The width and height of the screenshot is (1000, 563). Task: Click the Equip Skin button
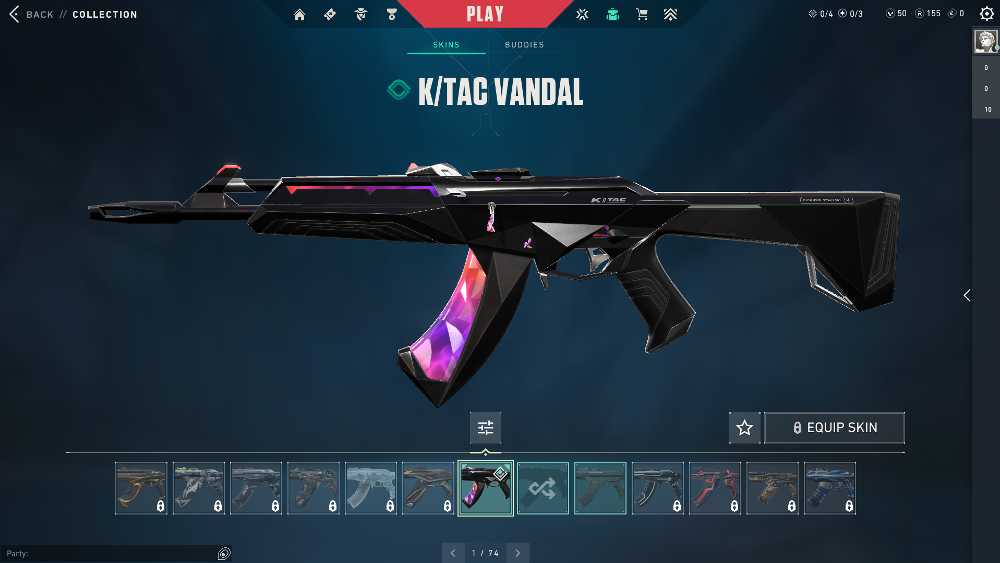[x=834, y=428]
